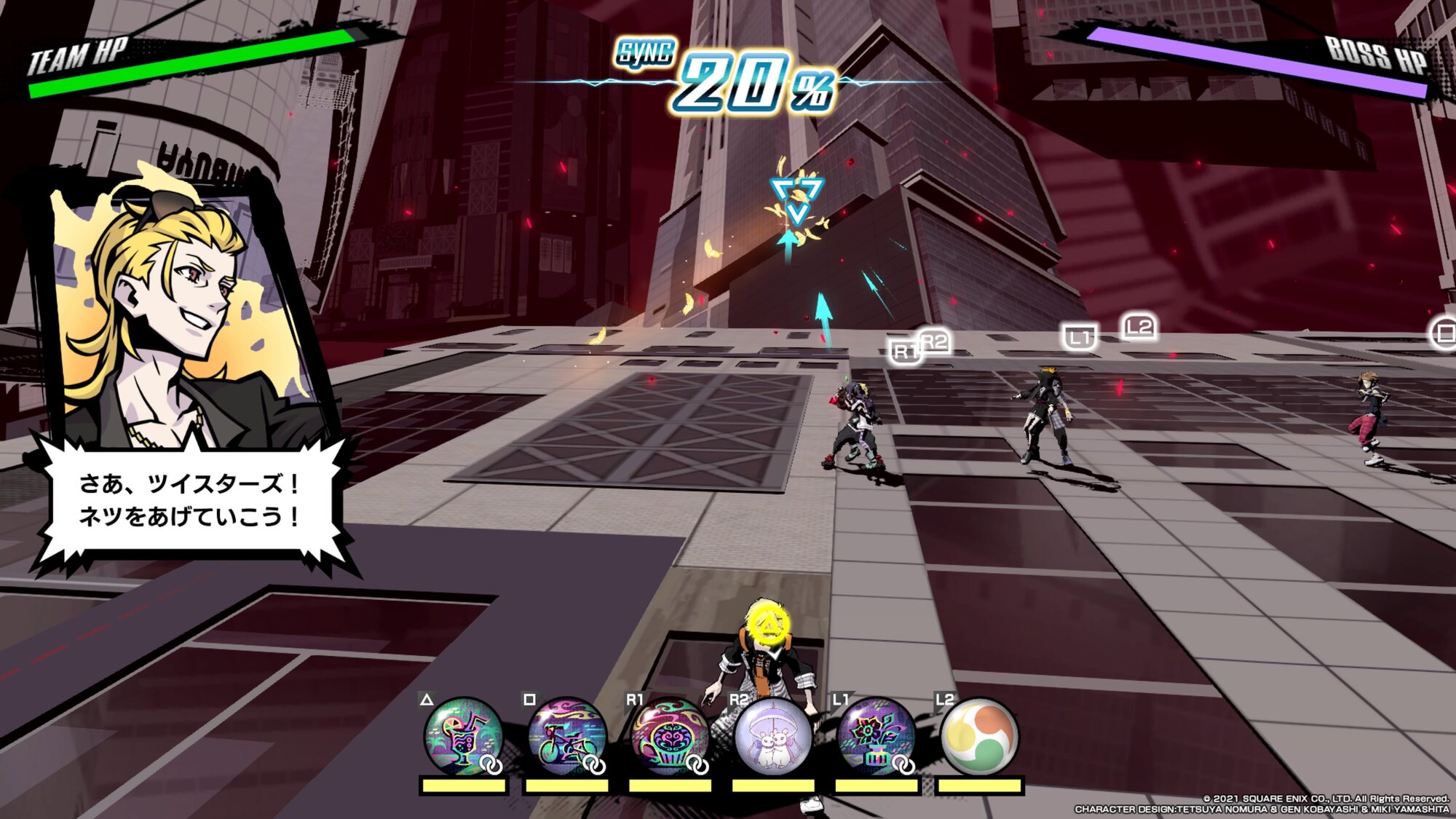Use the cupcake pin
This screenshot has width=1456, height=819.
click(669, 736)
